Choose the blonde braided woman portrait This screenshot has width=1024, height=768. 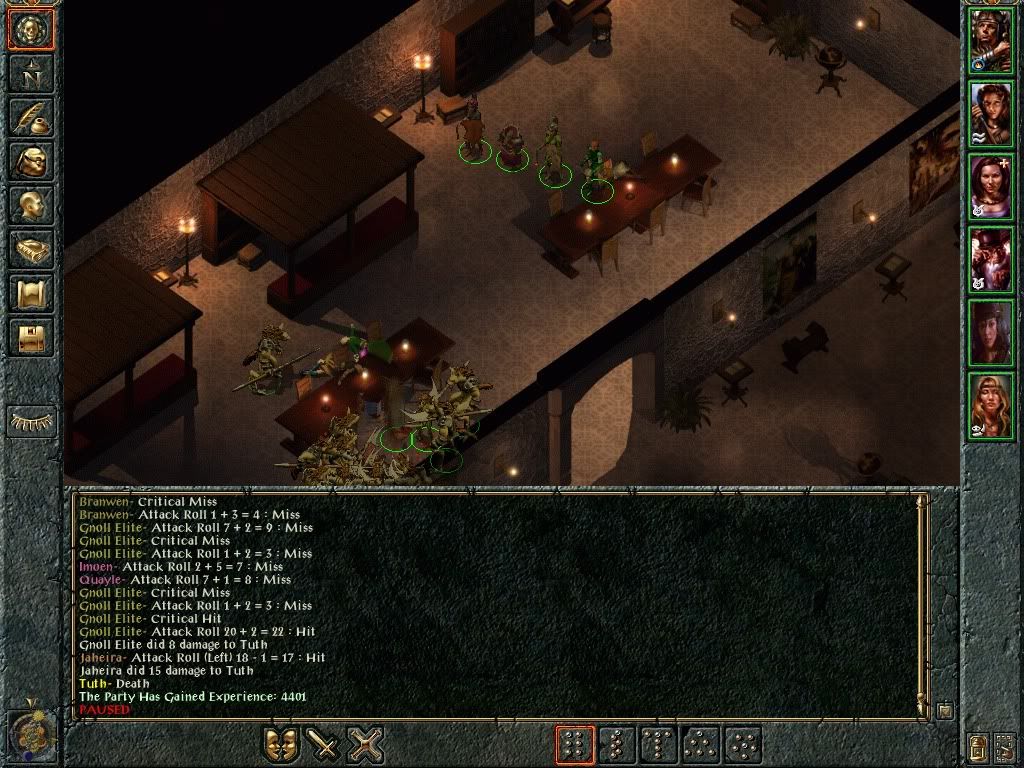(x=991, y=406)
